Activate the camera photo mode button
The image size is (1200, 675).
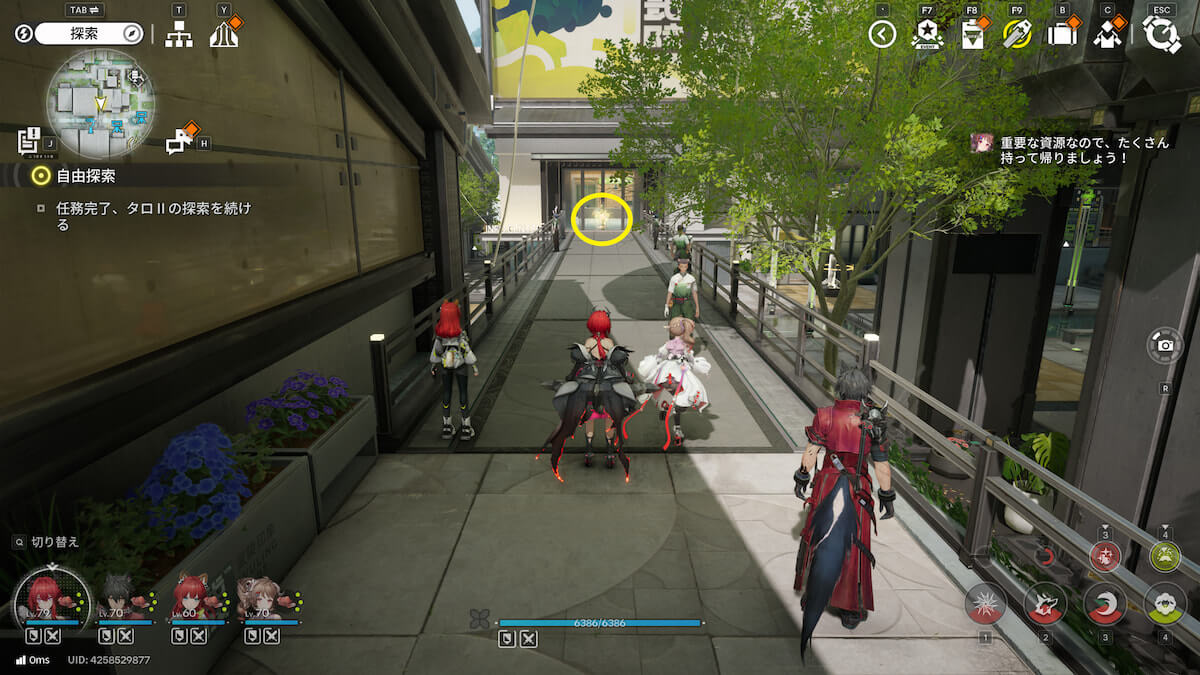point(1165,345)
